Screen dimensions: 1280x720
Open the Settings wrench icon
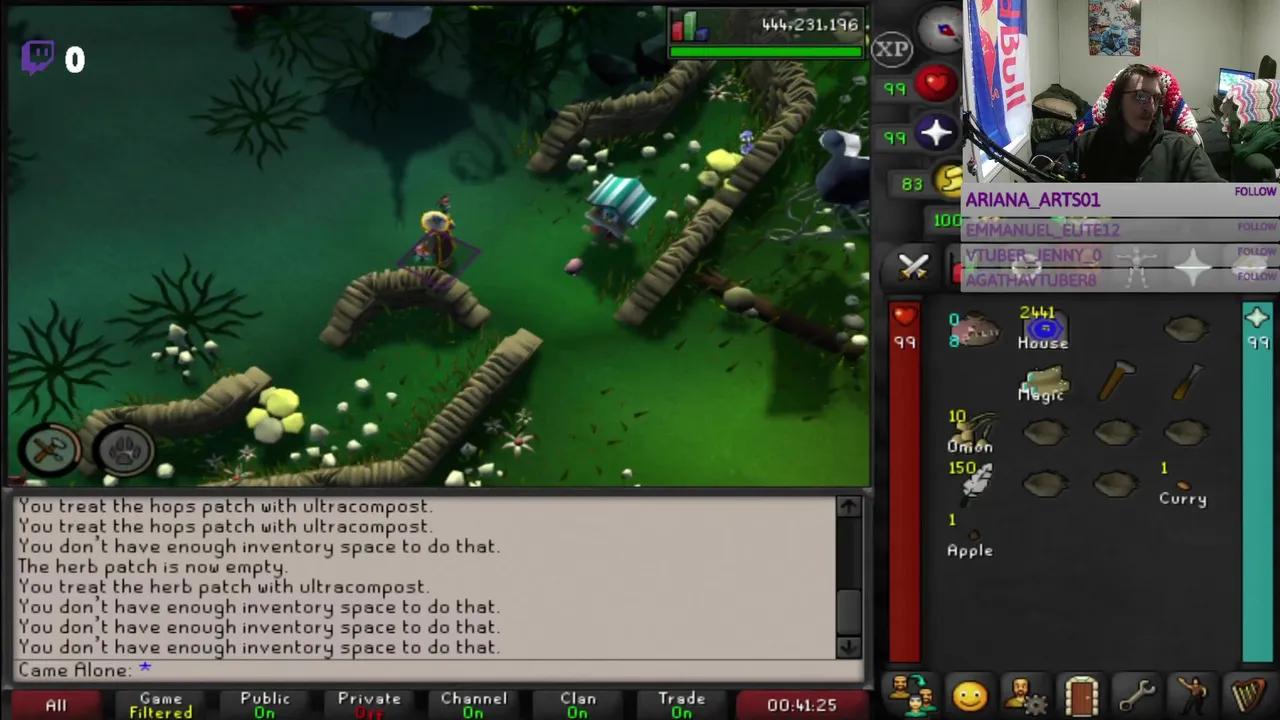[x=1139, y=693]
